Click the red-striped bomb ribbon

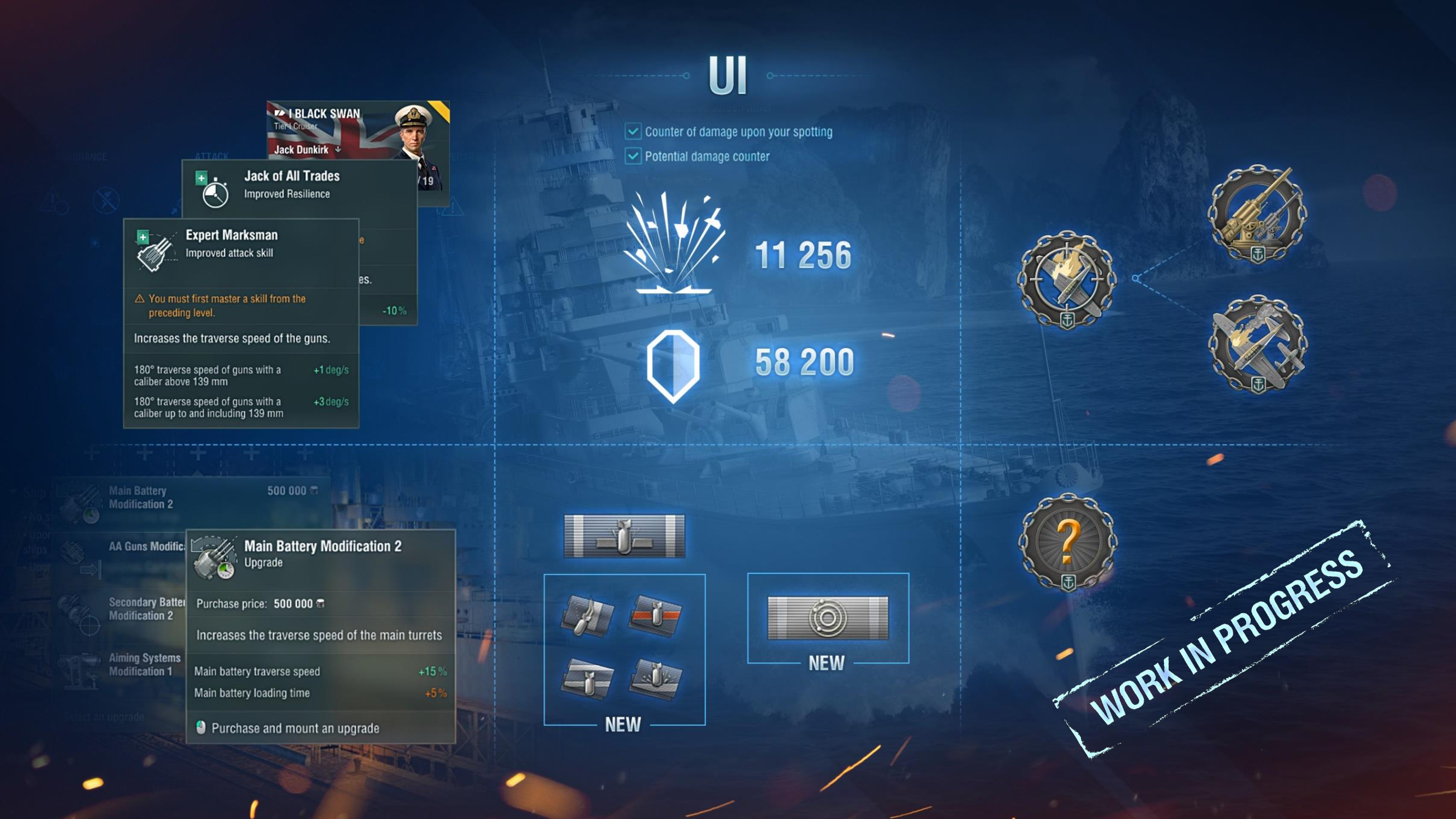655,615
